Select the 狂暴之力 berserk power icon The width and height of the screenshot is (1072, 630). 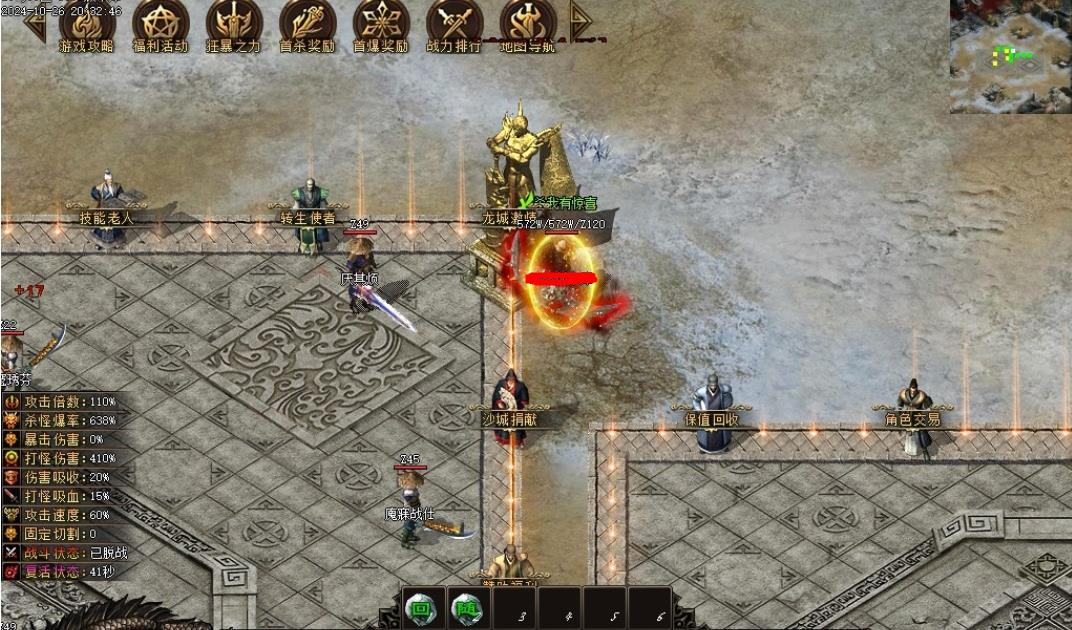[234, 22]
